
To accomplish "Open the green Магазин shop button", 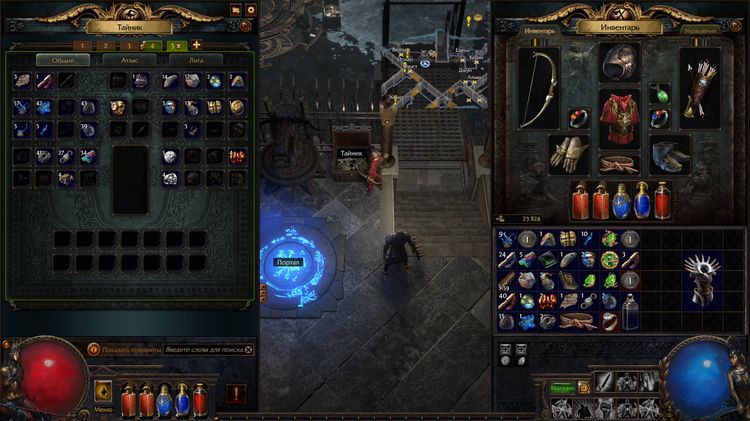I will point(562,389).
